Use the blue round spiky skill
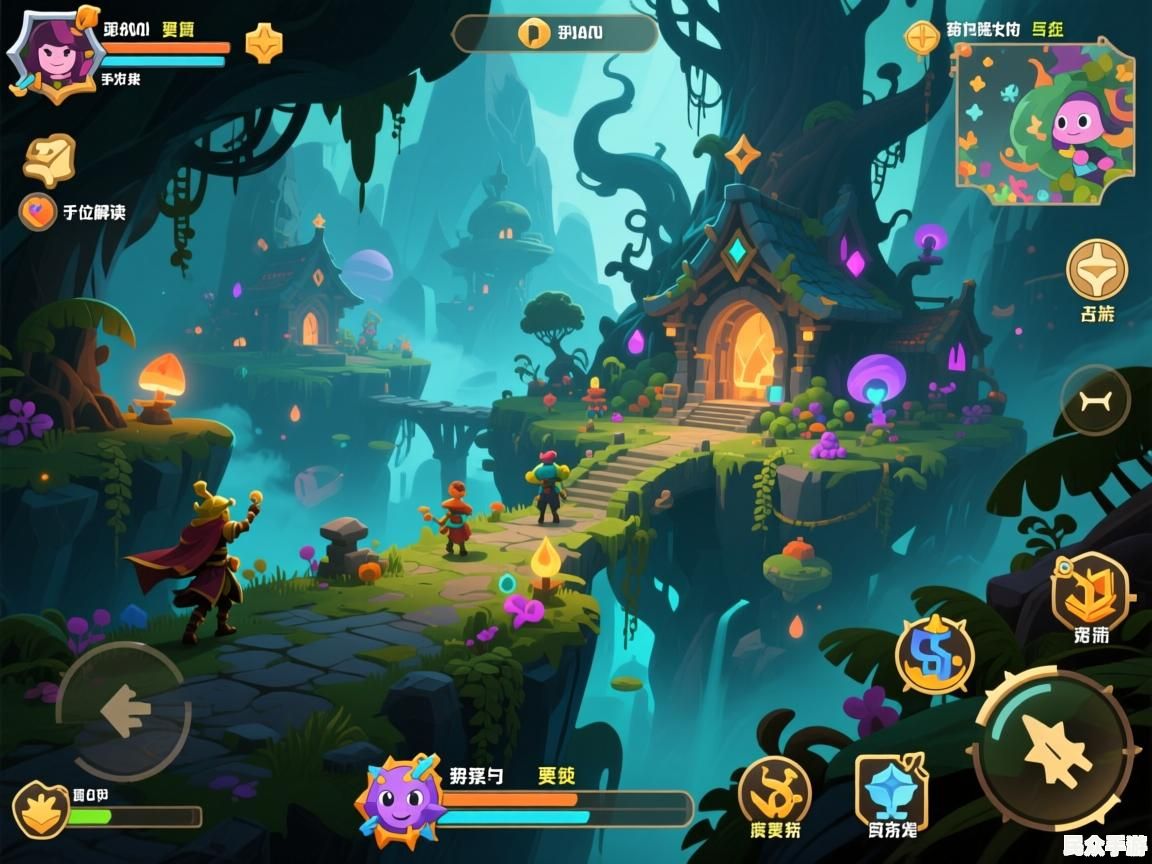 pos(934,655)
